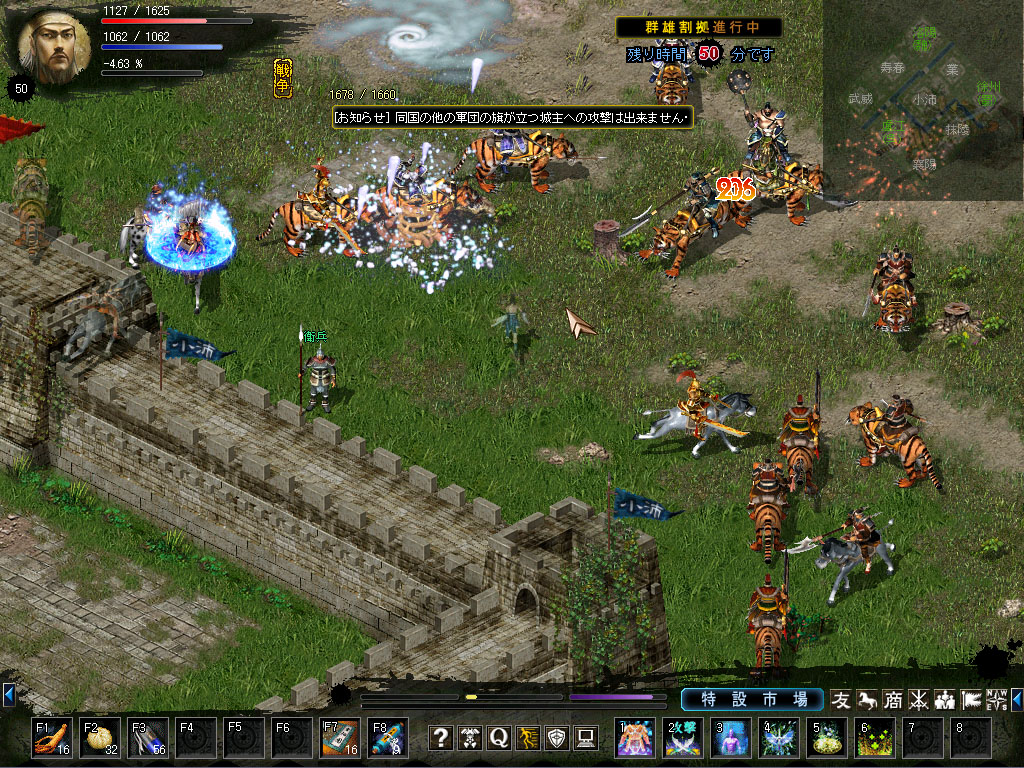Activate the flaming warrior skill in slot 1
The image size is (1024, 768).
[635, 738]
